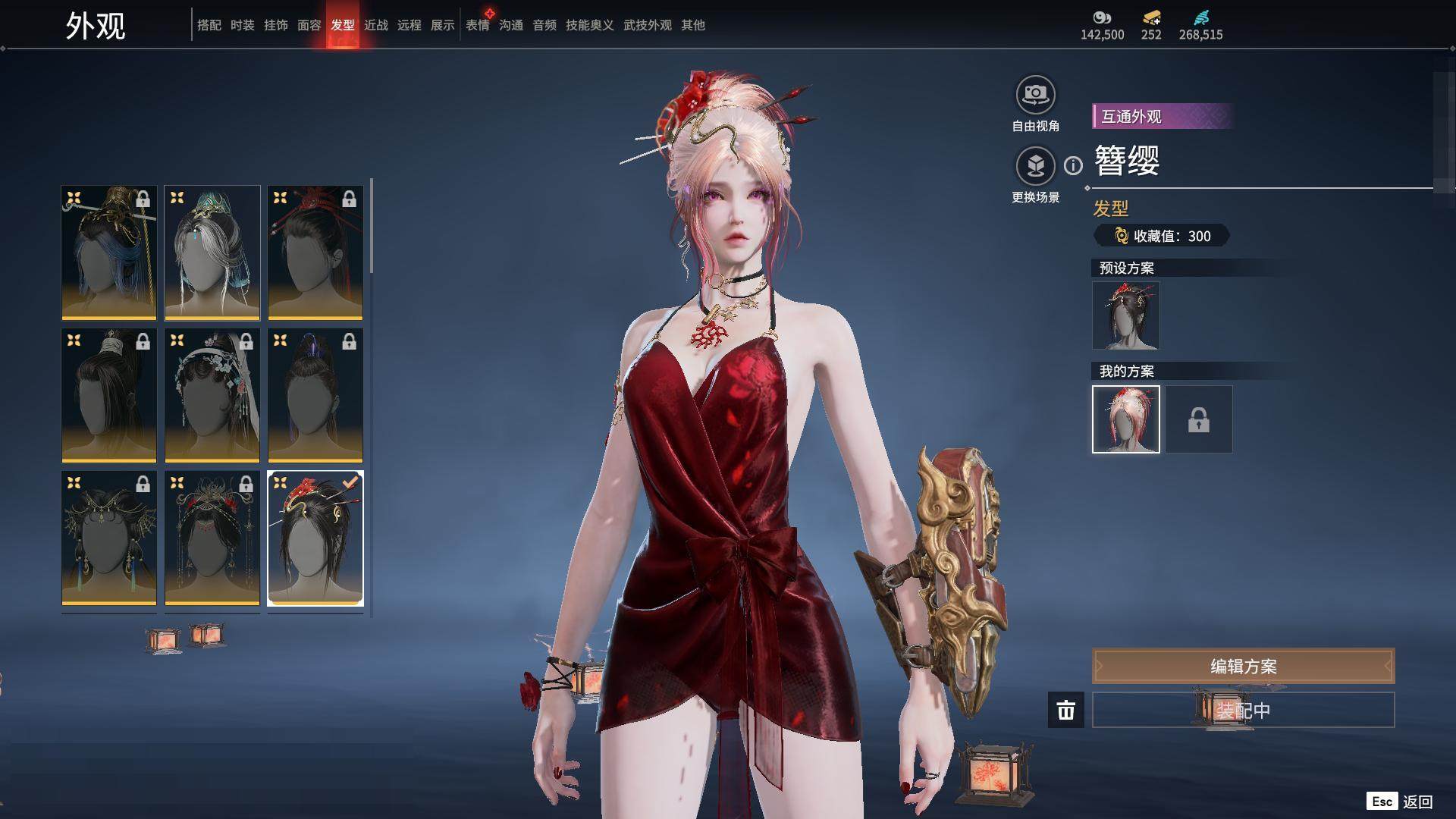The image size is (1456, 819).
Task: Open the info icon beside 簪缨
Action: (1073, 165)
